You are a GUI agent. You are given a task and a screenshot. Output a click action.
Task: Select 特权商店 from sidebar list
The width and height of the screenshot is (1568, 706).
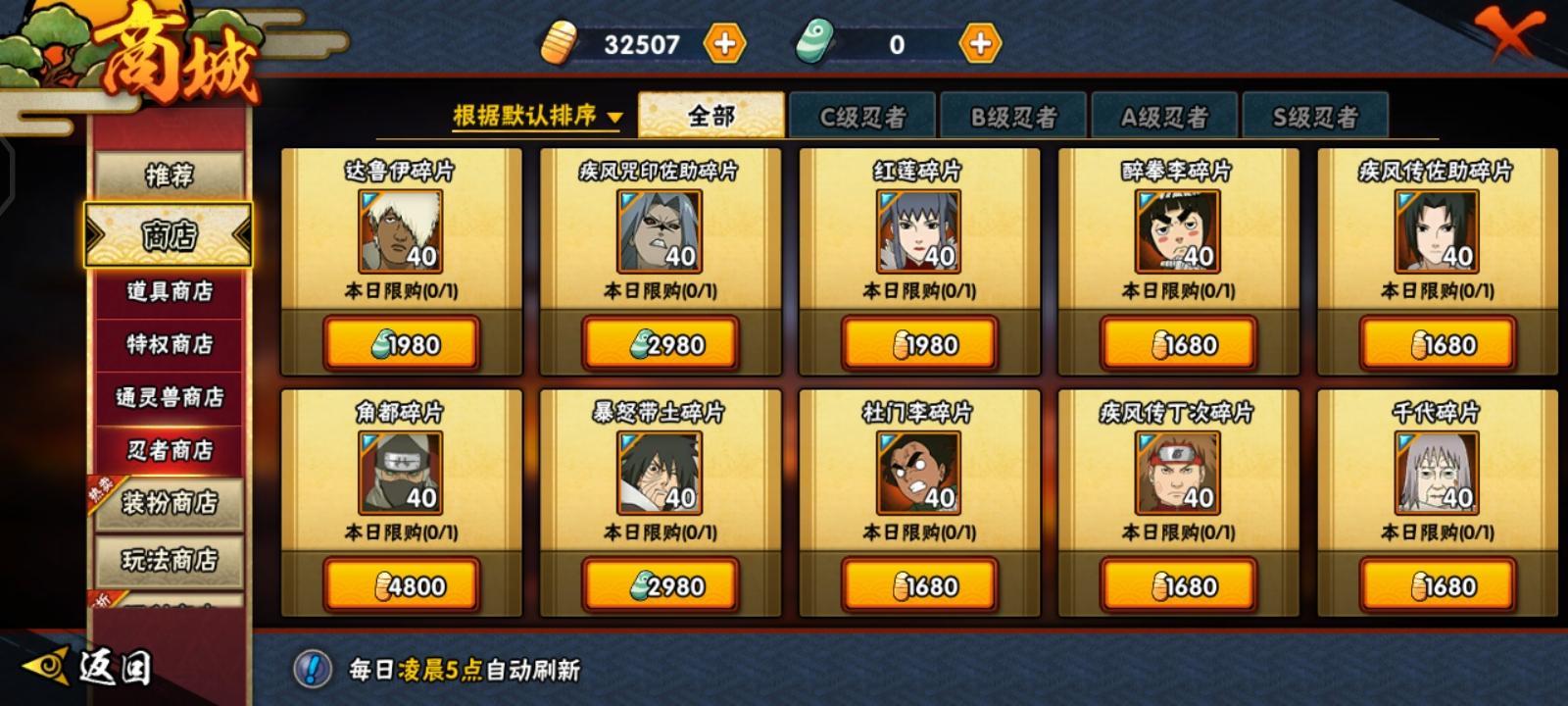pos(169,345)
